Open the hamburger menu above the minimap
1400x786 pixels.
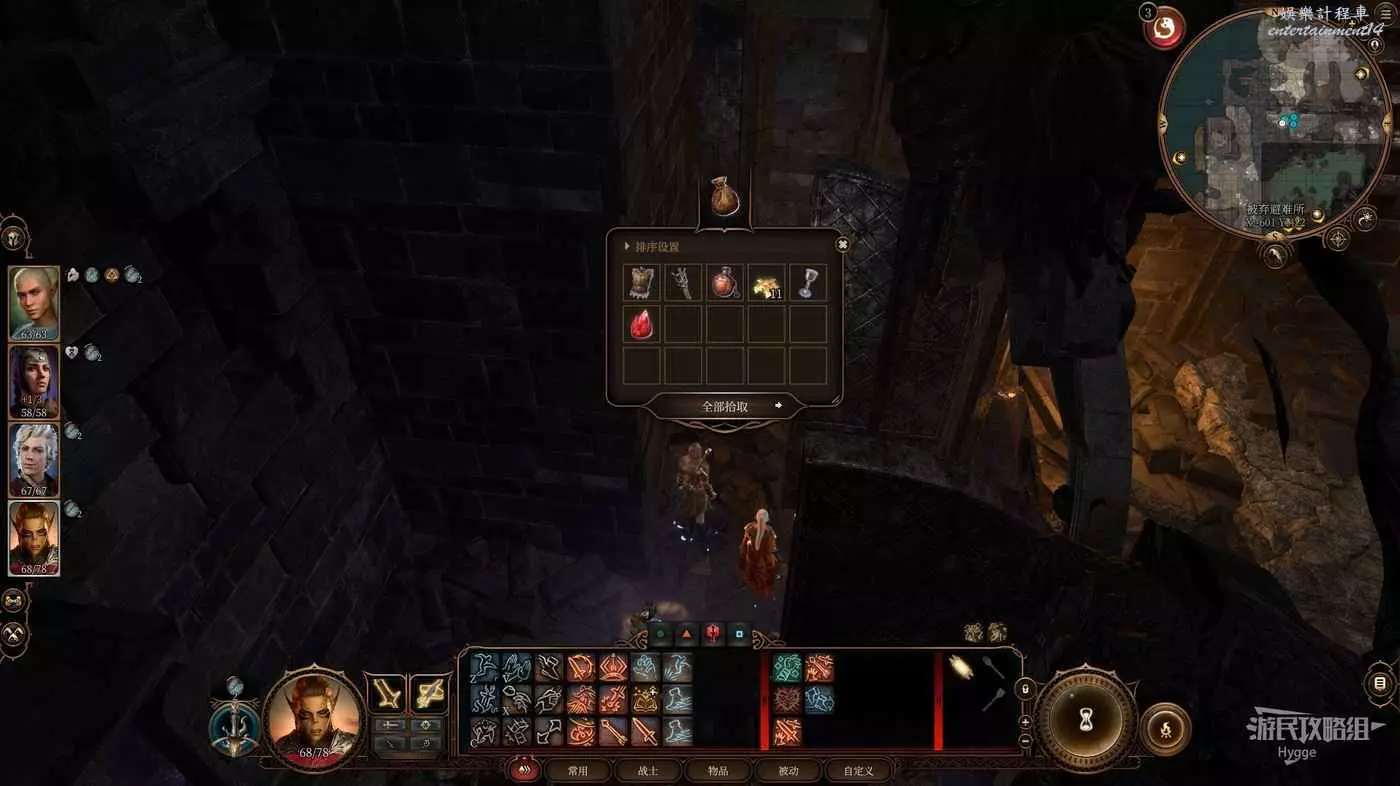click(x=1385, y=12)
